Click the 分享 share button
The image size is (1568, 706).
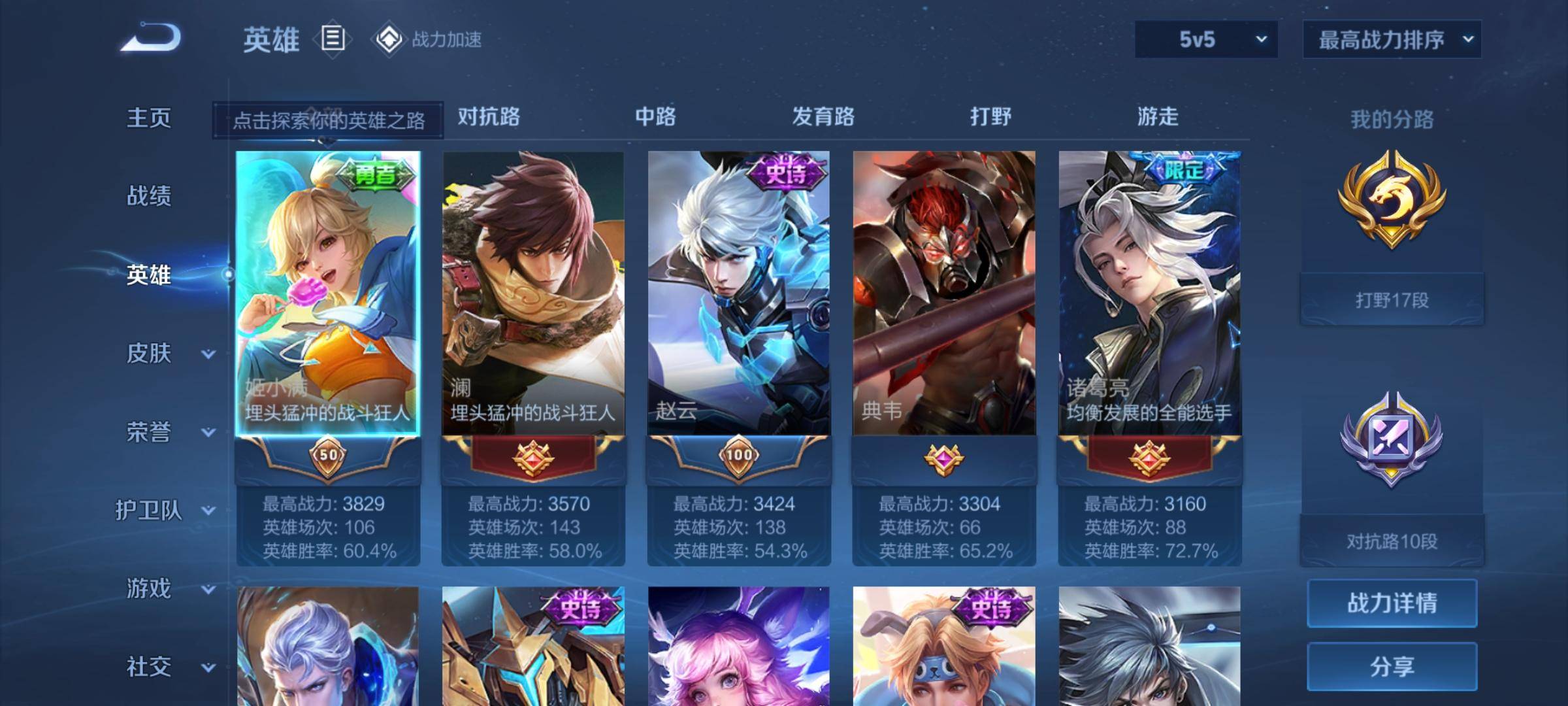(x=1392, y=666)
